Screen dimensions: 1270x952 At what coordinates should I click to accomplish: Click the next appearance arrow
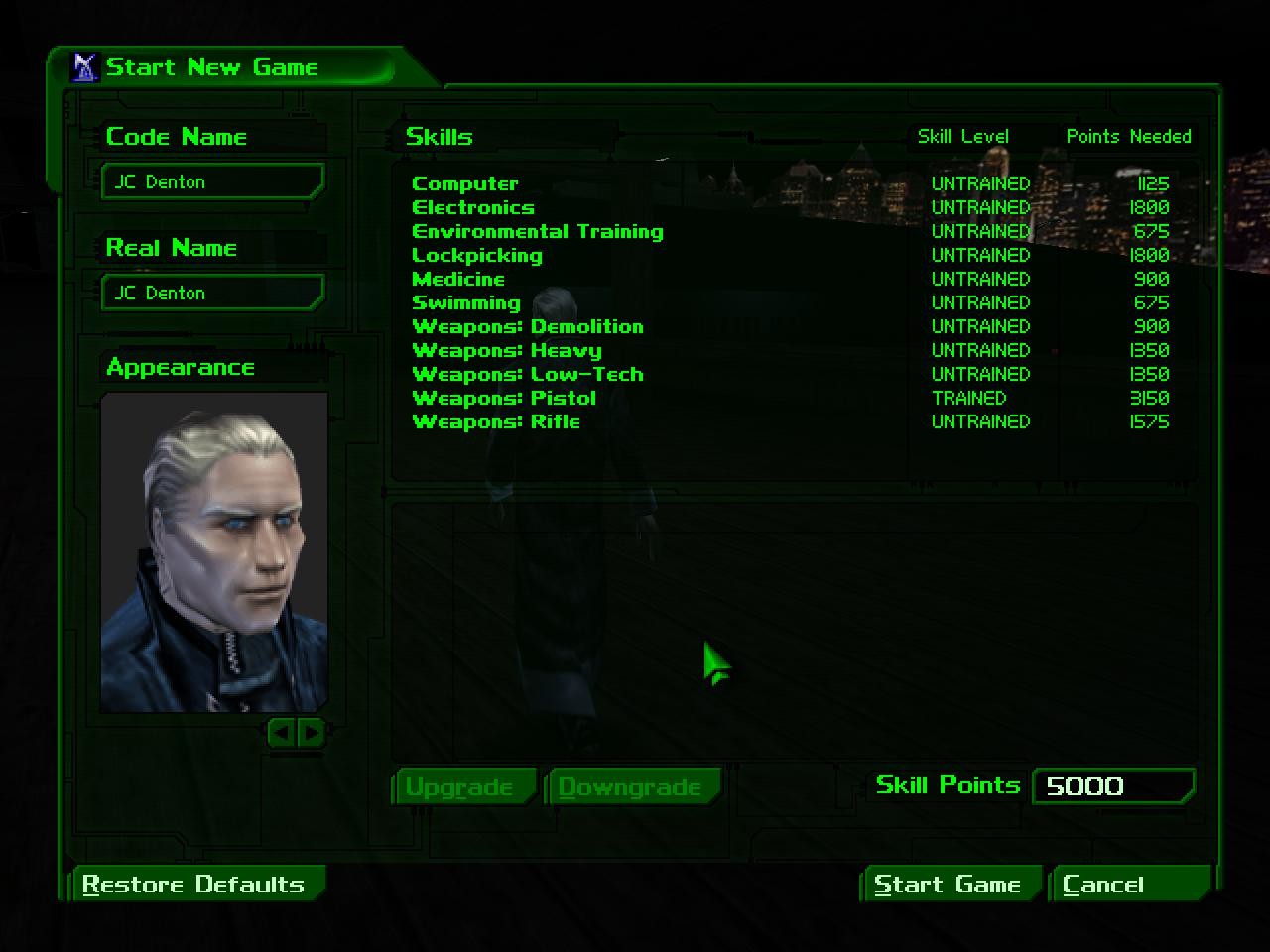tap(311, 734)
